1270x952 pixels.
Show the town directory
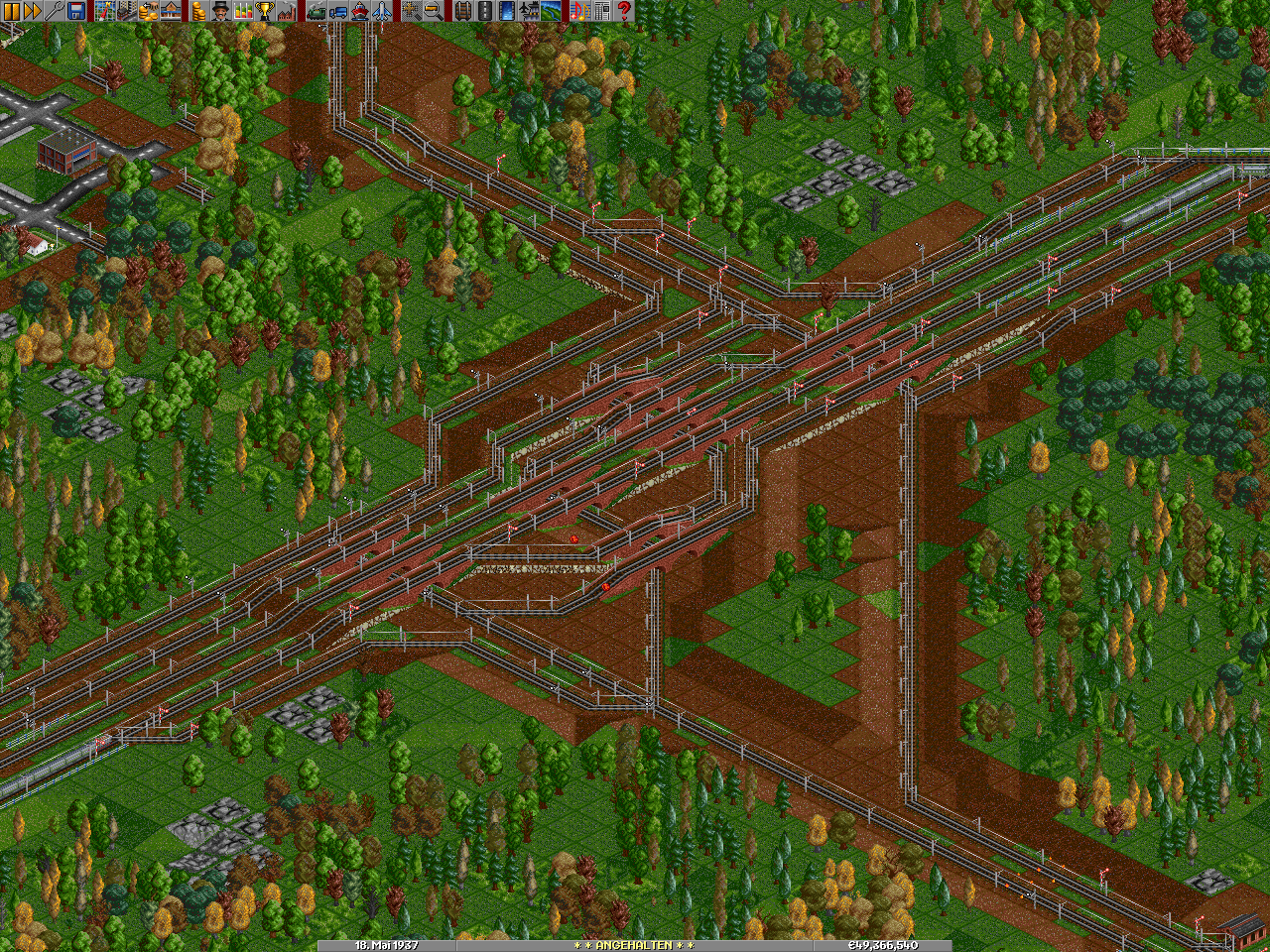[127, 11]
